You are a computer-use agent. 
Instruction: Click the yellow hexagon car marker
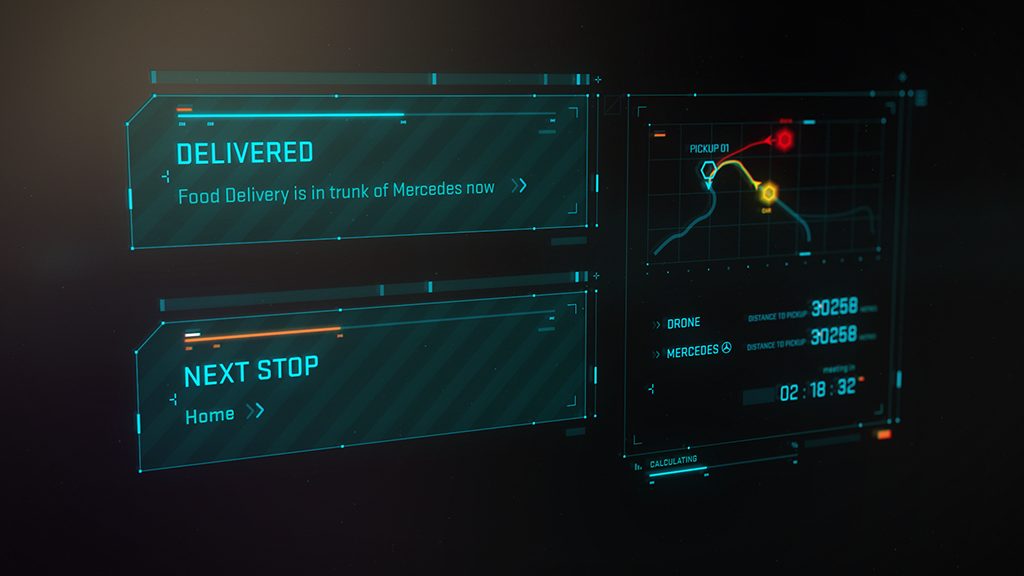coord(768,192)
